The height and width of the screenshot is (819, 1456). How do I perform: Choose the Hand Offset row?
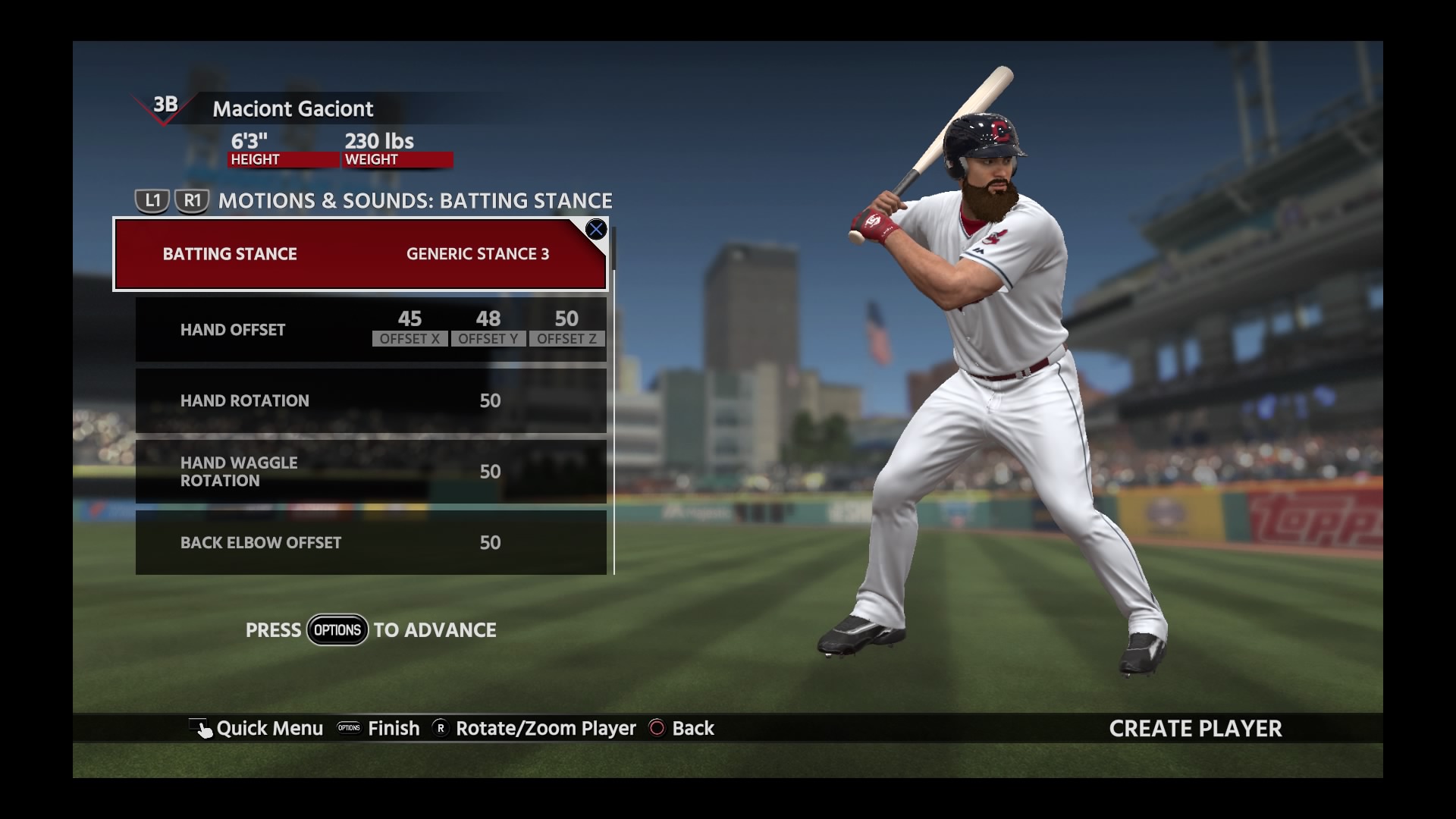[233, 330]
